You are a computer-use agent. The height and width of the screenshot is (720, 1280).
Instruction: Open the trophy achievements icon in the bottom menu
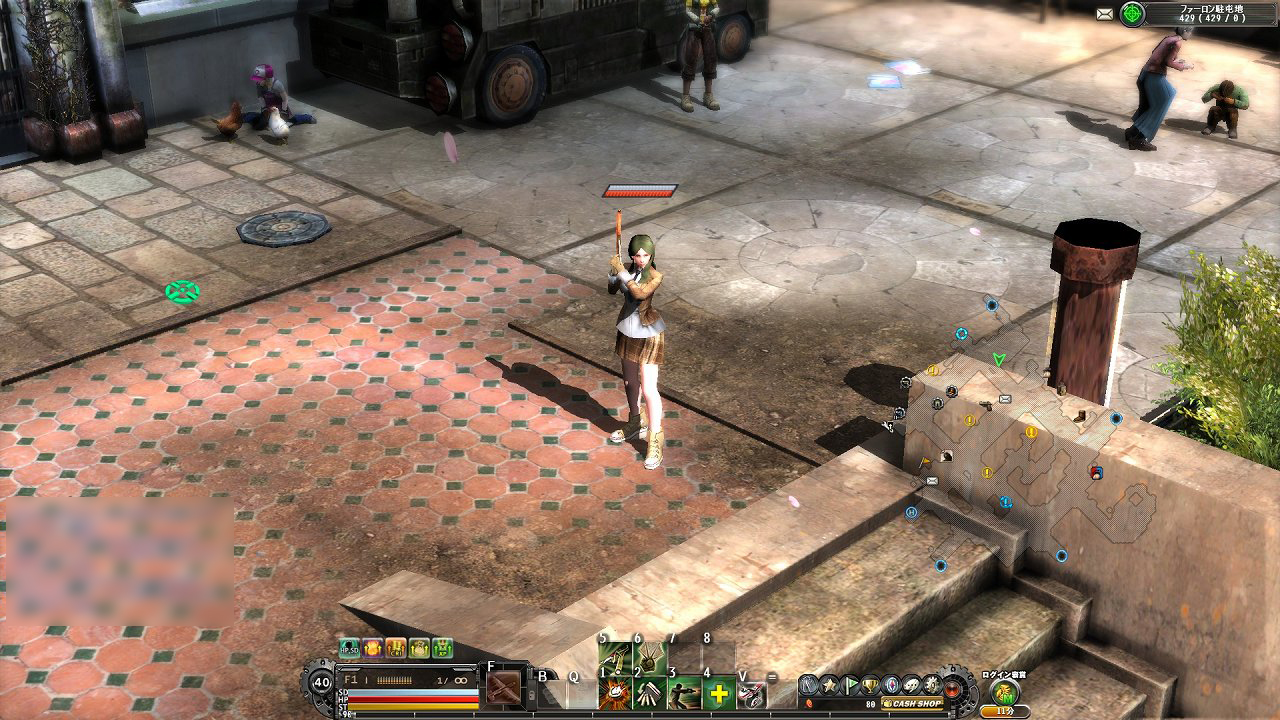[869, 684]
